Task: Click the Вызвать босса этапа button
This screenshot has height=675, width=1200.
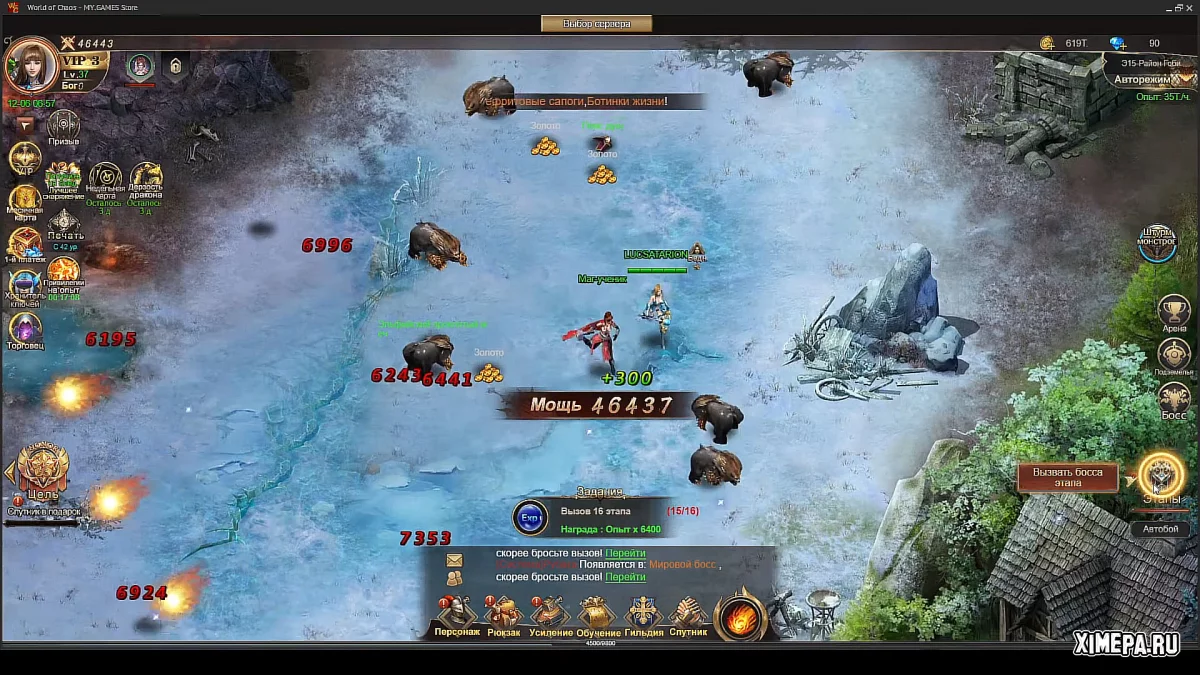Action: click(1067, 478)
